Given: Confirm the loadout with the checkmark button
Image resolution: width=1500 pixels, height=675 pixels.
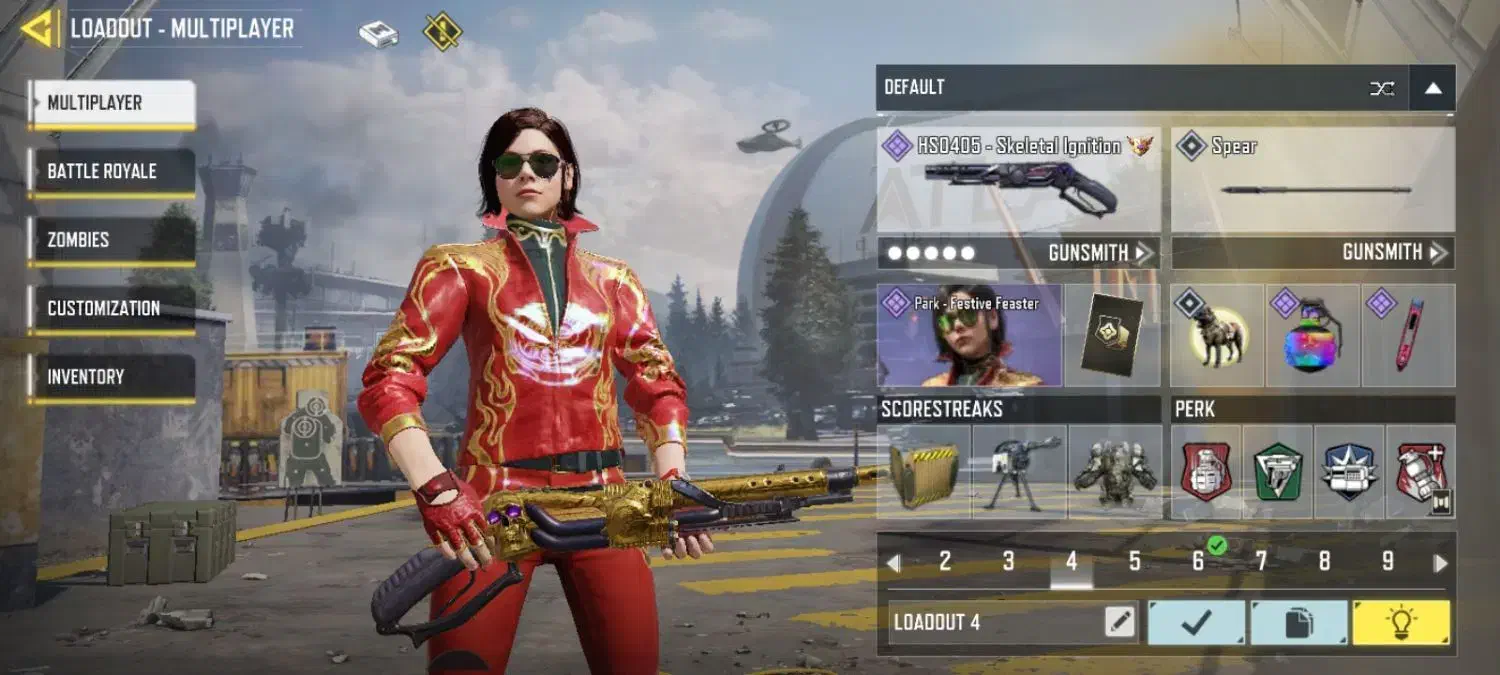Looking at the screenshot, I should pos(1196,623).
